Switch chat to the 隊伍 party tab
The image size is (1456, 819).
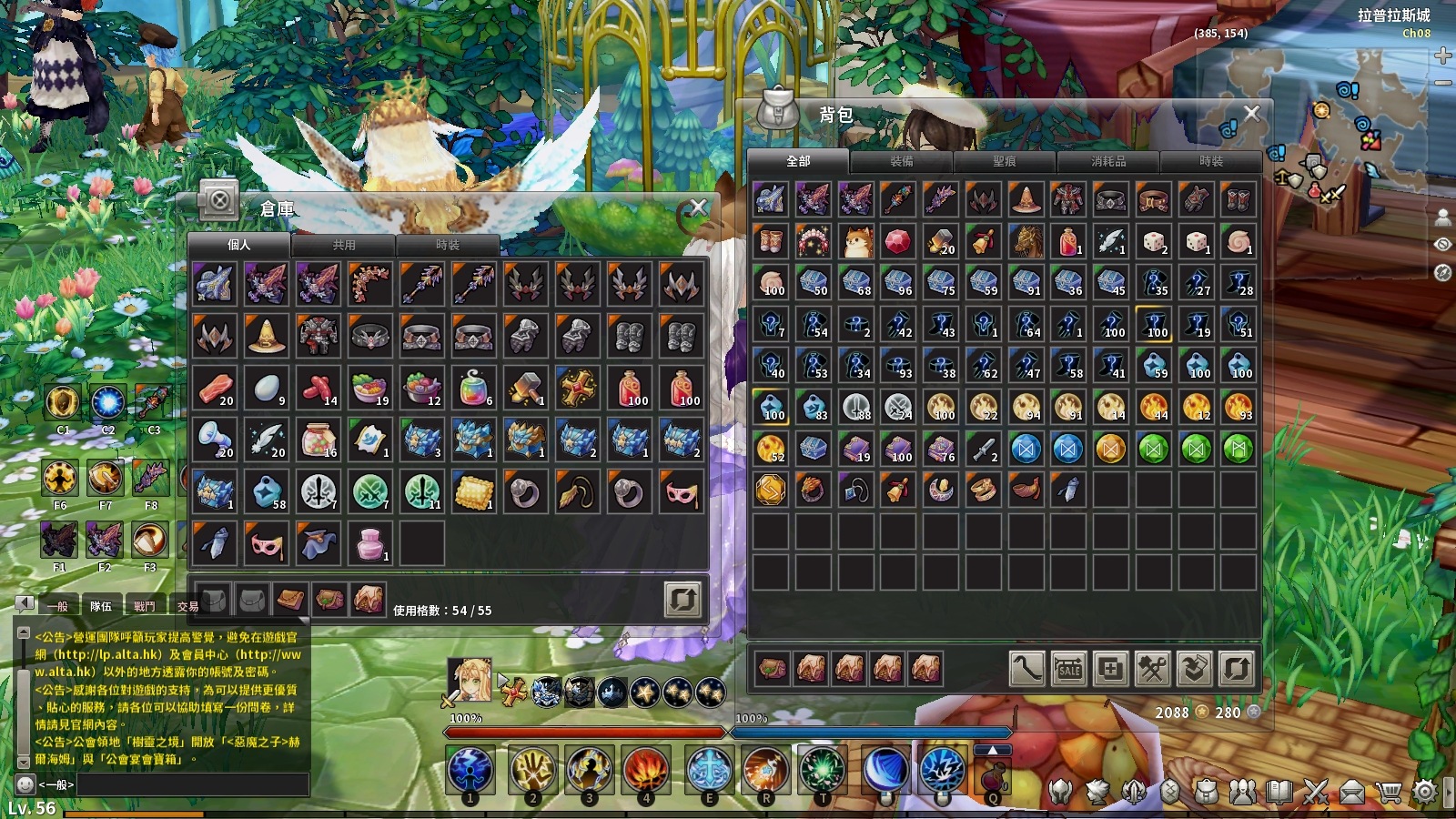(101, 606)
